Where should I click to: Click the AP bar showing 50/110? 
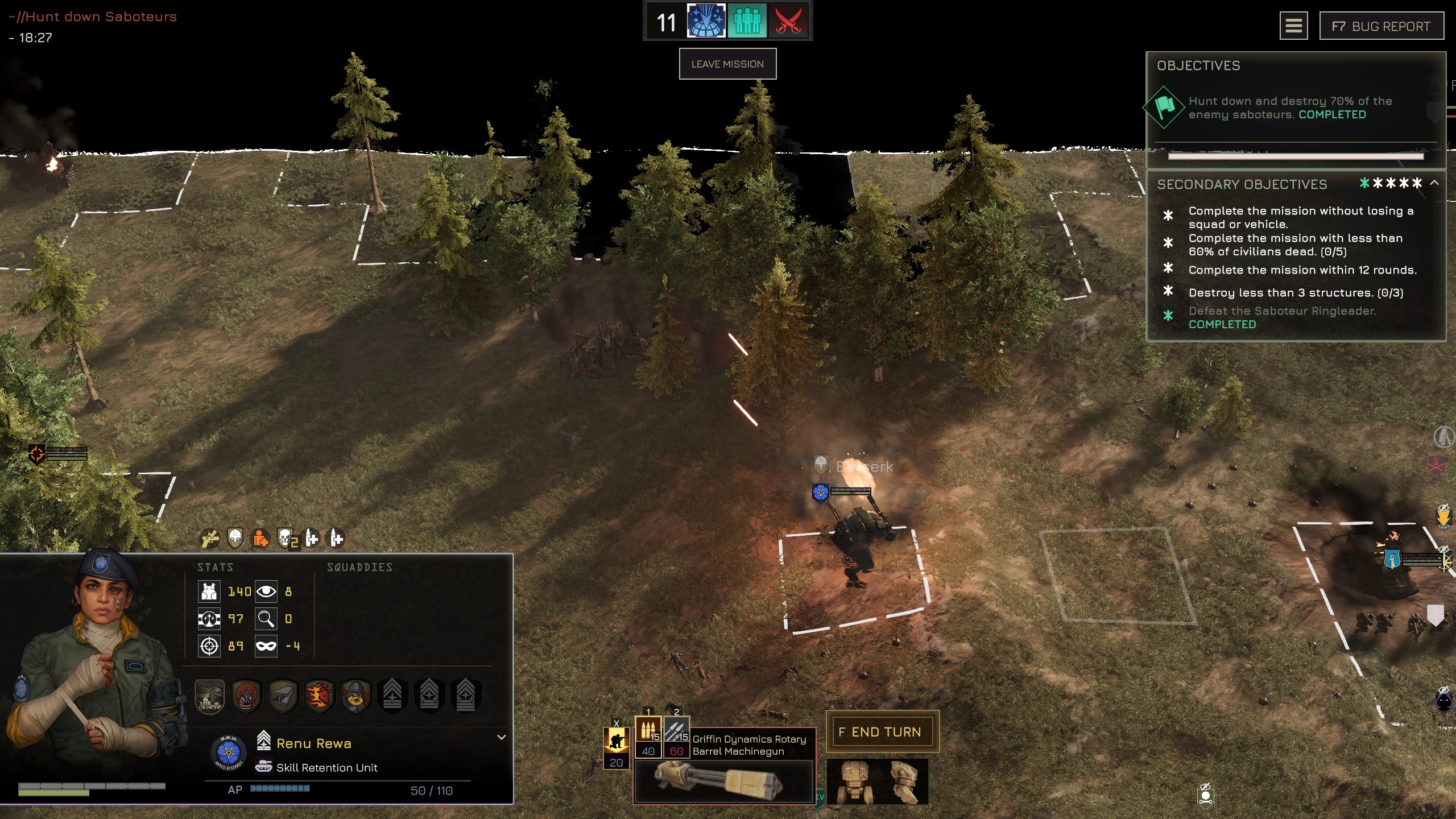(280, 789)
